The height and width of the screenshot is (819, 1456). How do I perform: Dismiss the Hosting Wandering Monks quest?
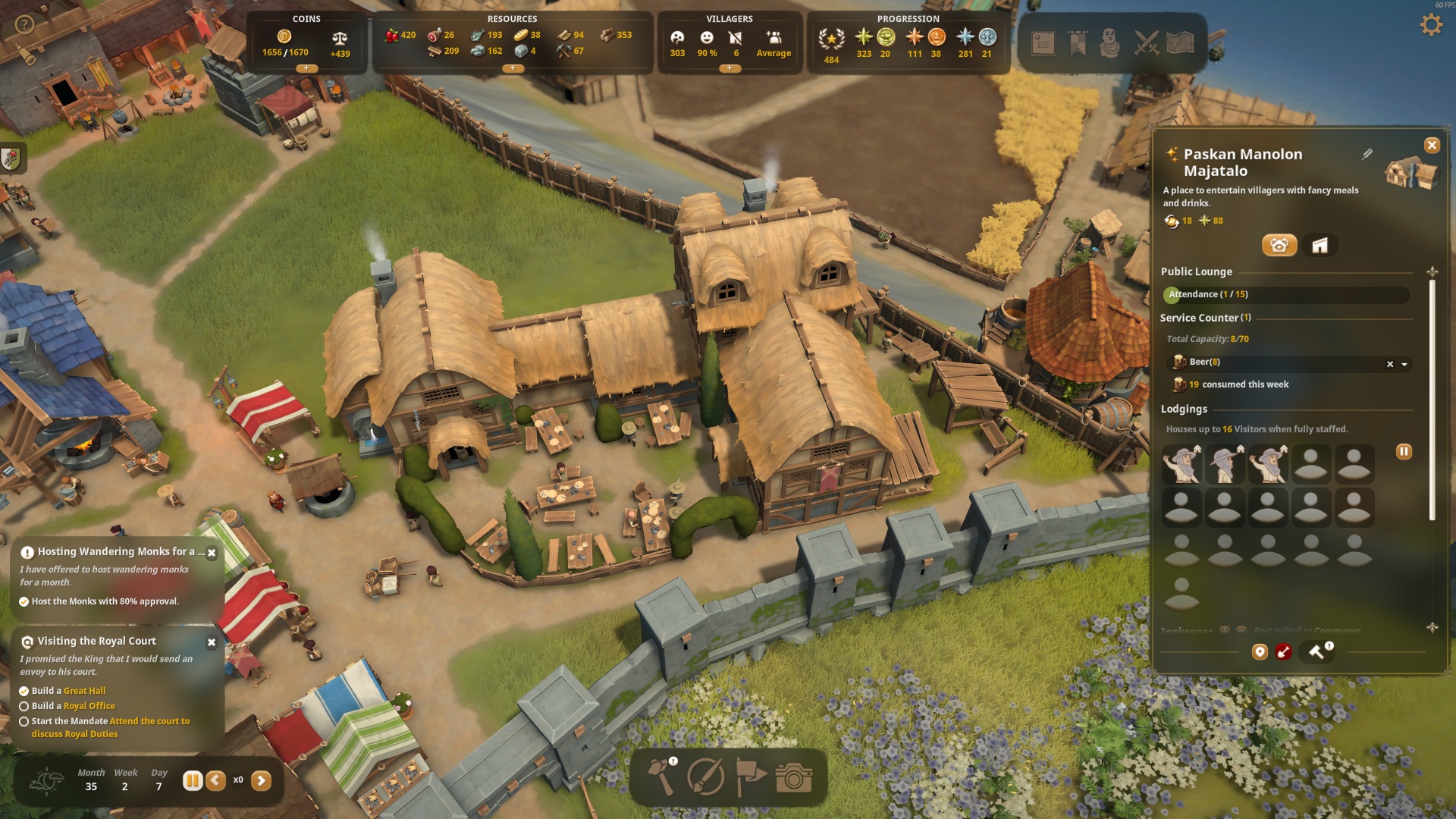coord(212,553)
